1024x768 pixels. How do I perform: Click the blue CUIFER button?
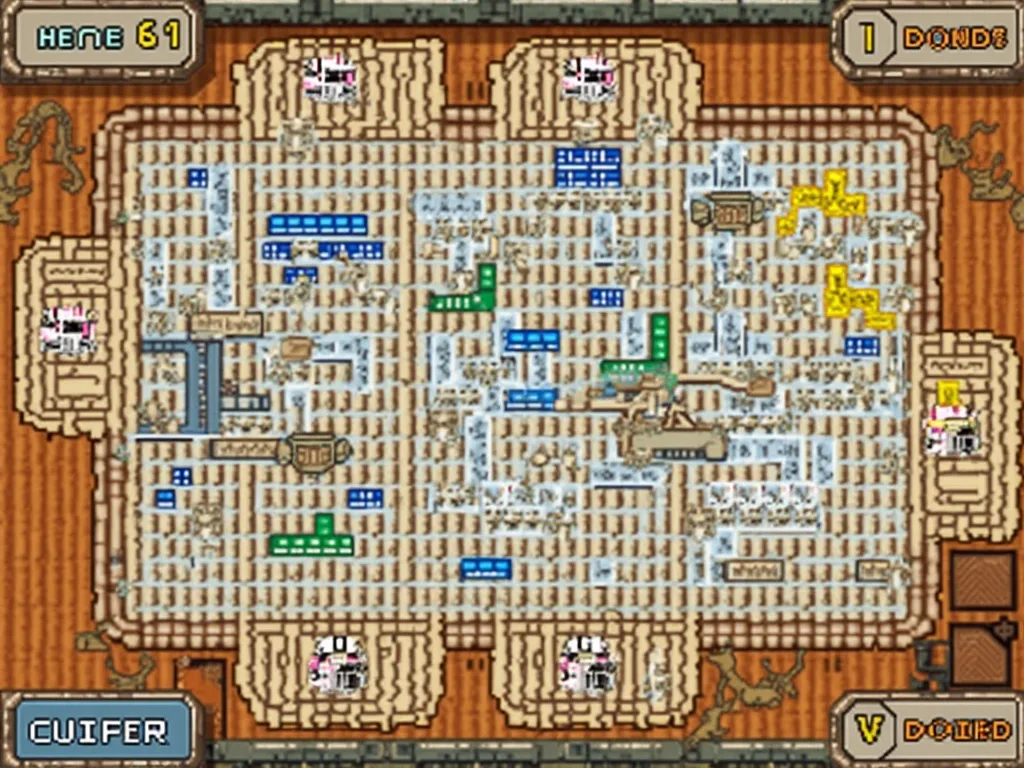(x=99, y=731)
